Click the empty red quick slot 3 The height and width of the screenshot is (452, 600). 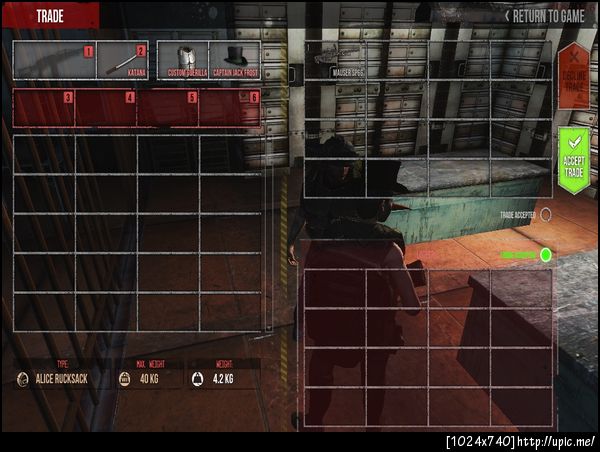click(44, 108)
